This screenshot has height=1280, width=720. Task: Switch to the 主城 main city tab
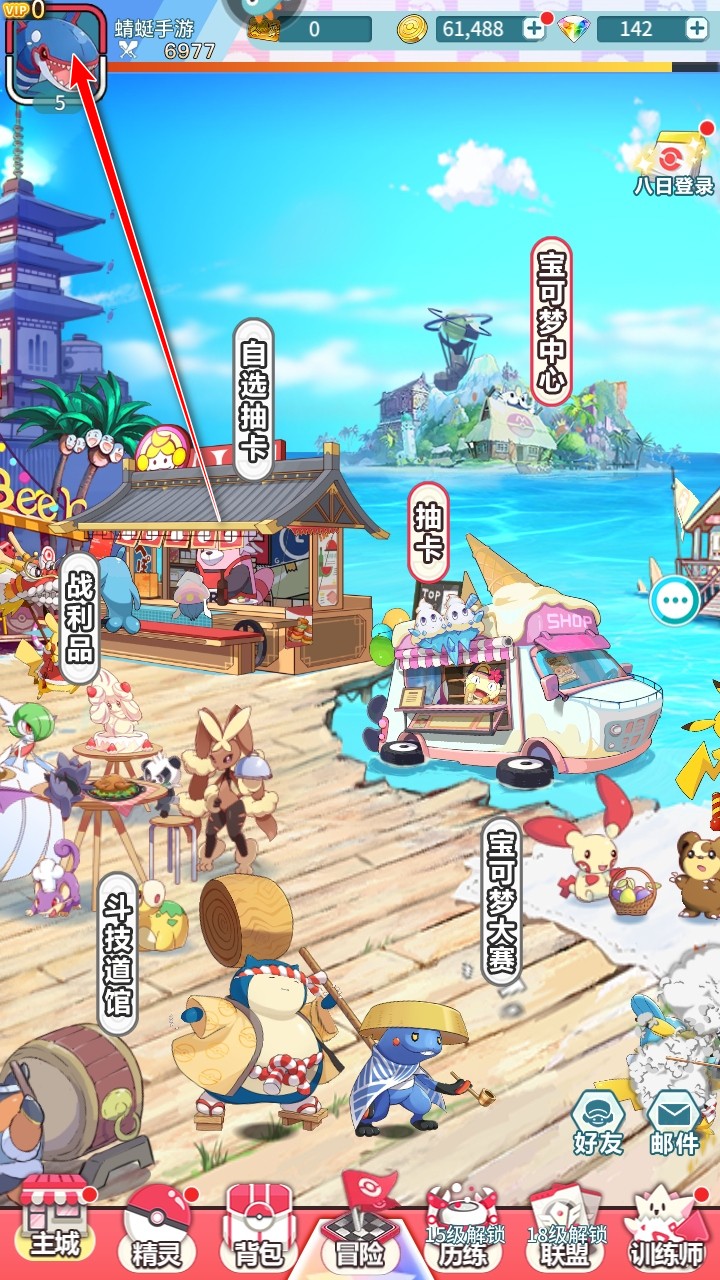(x=54, y=1228)
